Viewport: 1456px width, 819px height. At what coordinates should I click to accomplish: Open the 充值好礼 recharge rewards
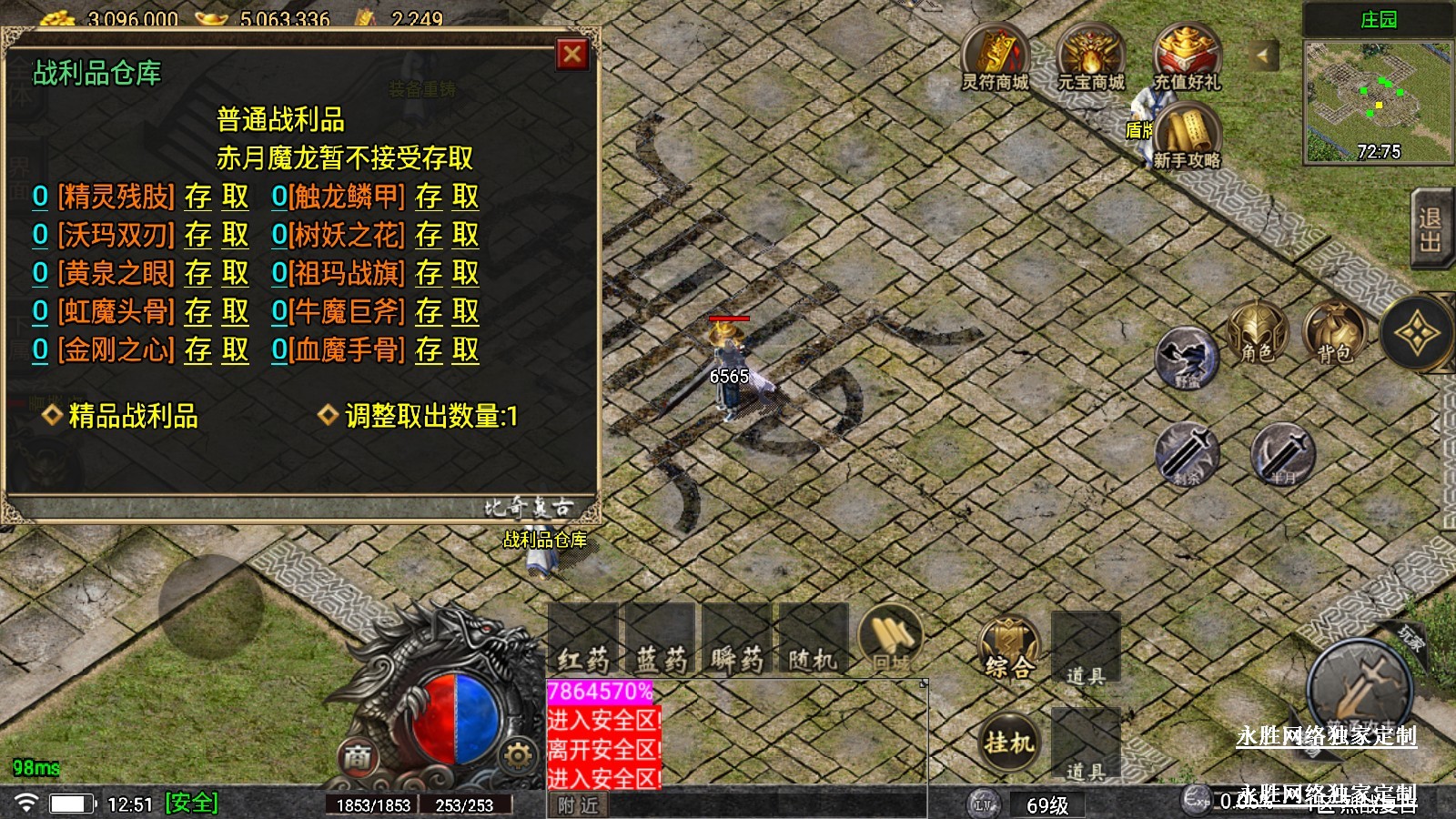point(1187,58)
